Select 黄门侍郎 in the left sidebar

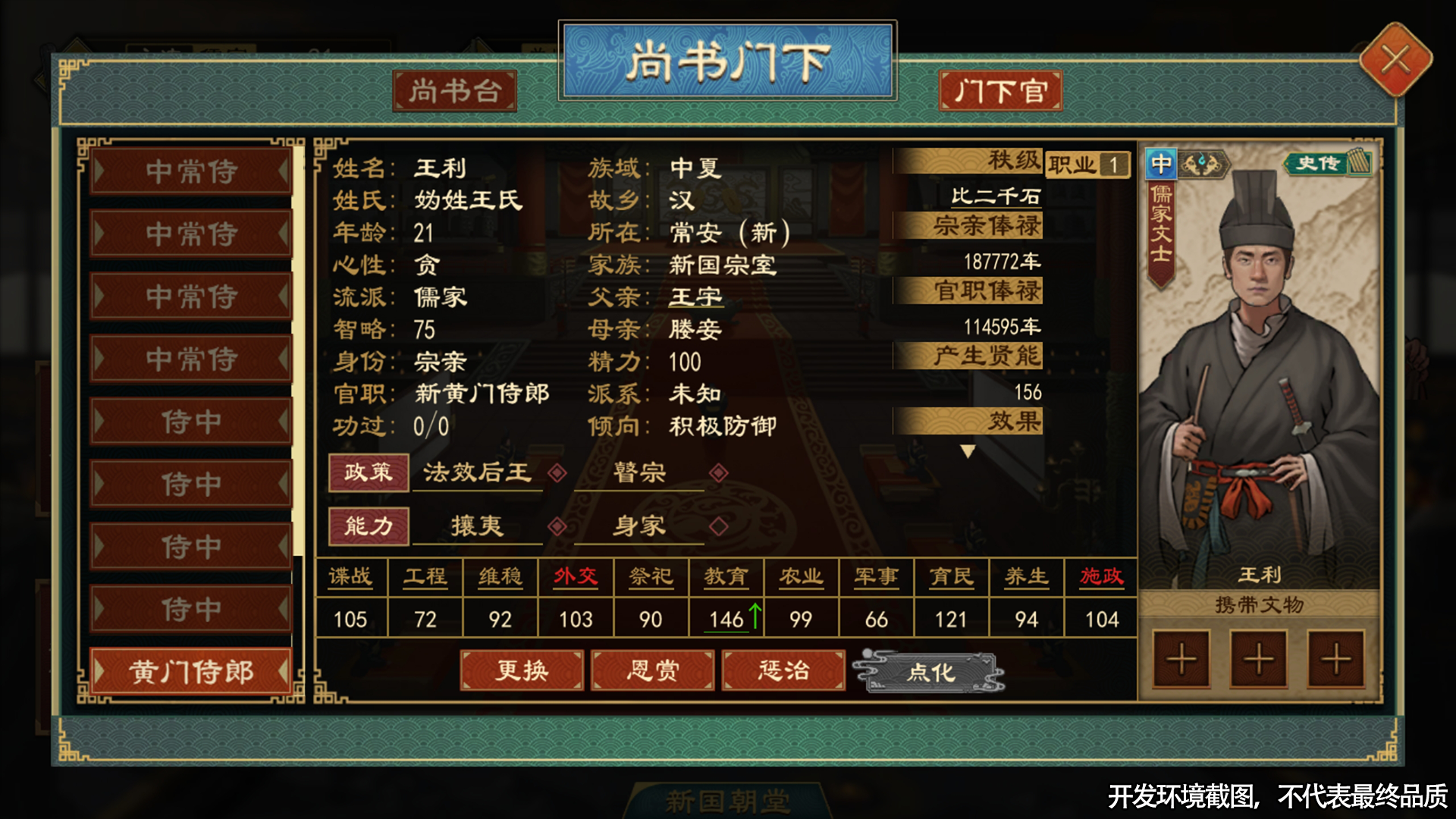[190, 672]
